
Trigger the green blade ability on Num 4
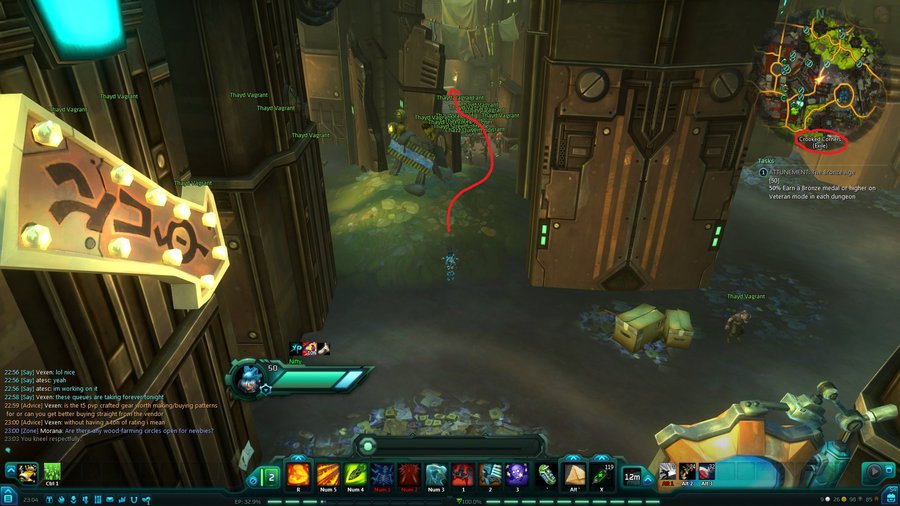tap(355, 474)
